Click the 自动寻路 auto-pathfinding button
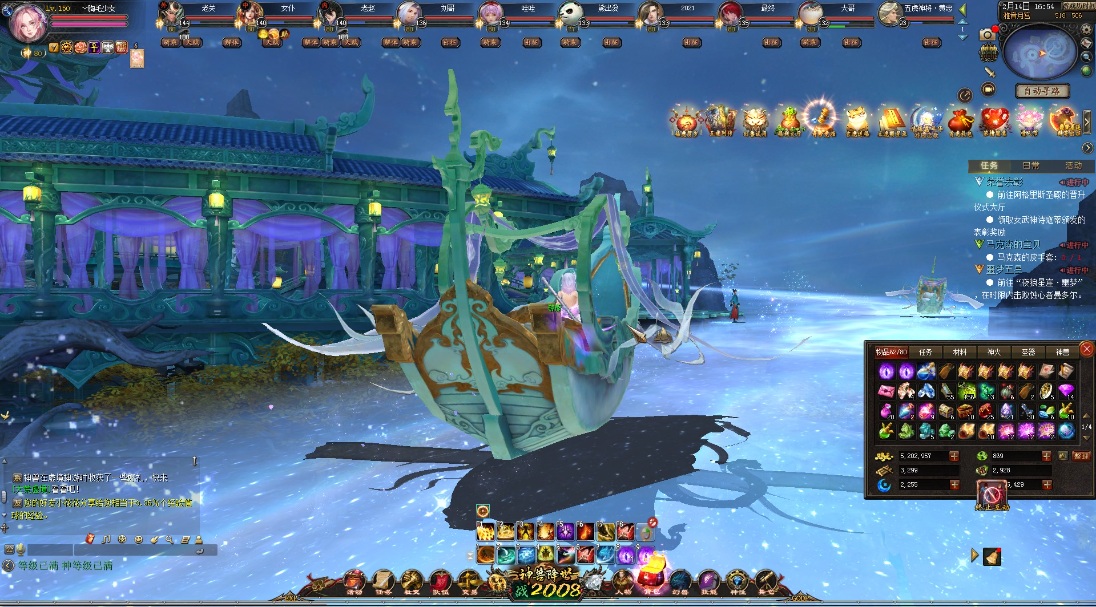Screen dimensions: 1096x607 [x=1042, y=91]
